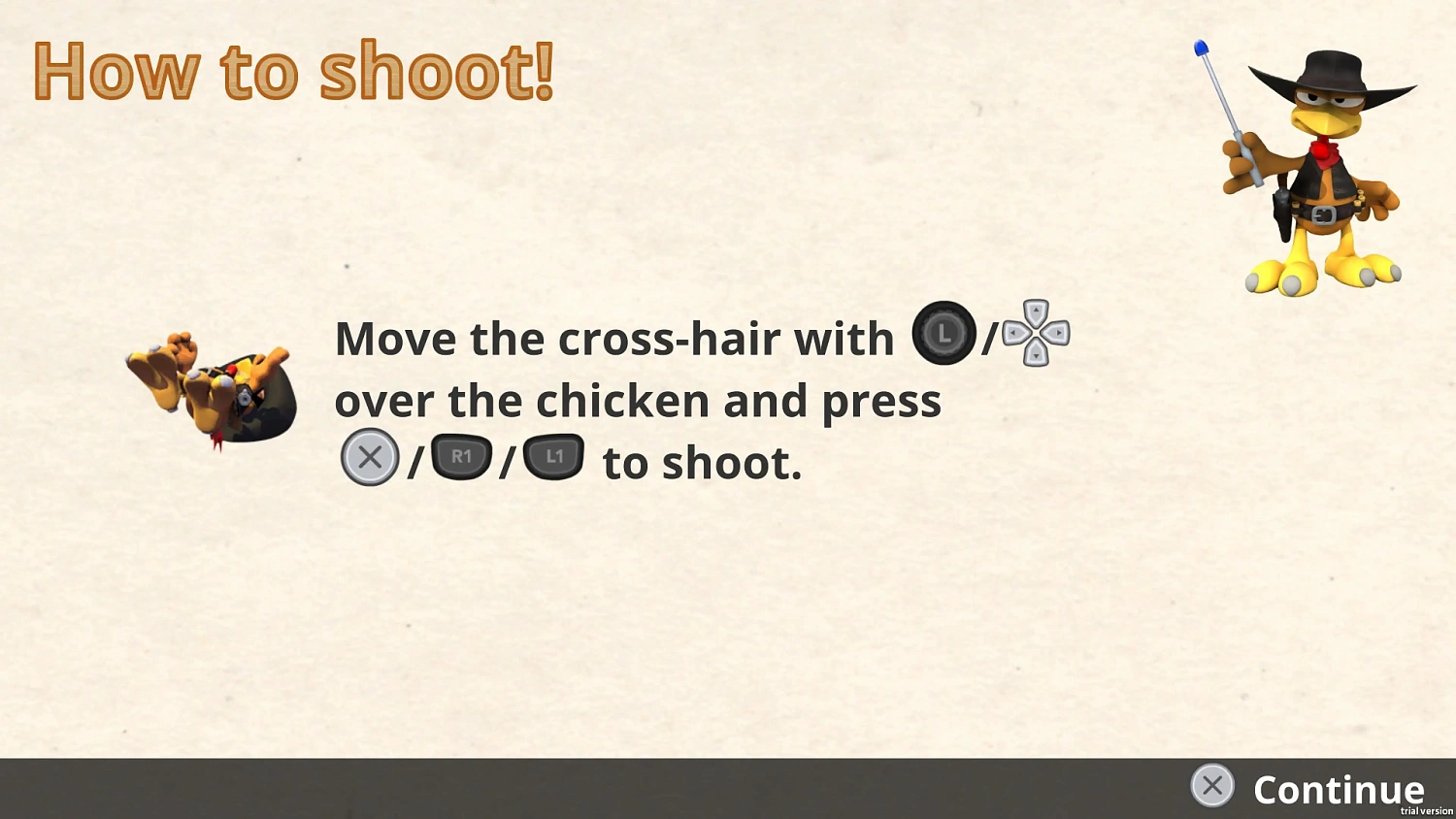Viewport: 1456px width, 819px height.
Task: Click the L1 button icon
Action: (x=553, y=455)
